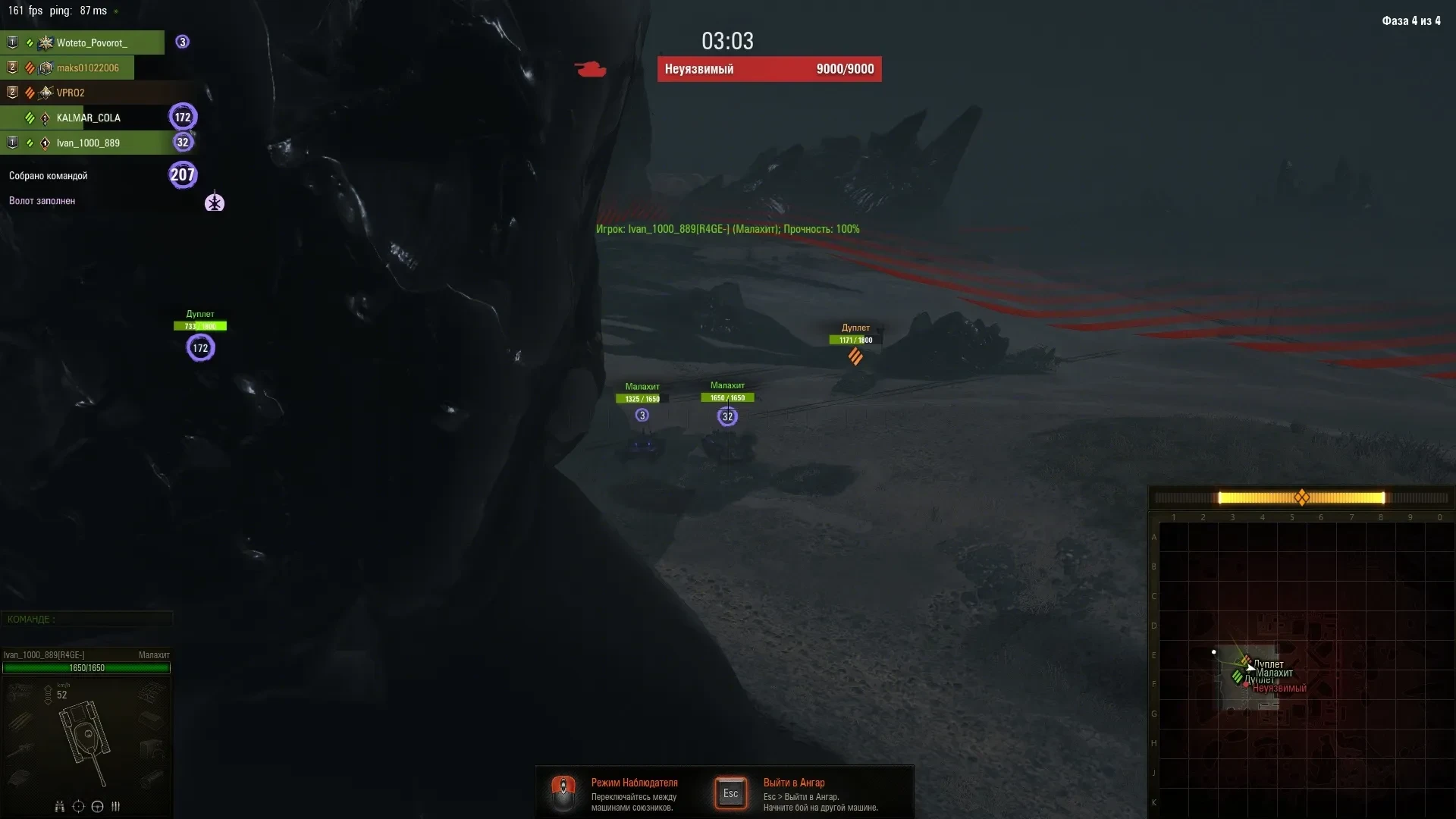Pick Ivan_1000_889 from the team list
The width and height of the screenshot is (1456, 819).
click(88, 143)
